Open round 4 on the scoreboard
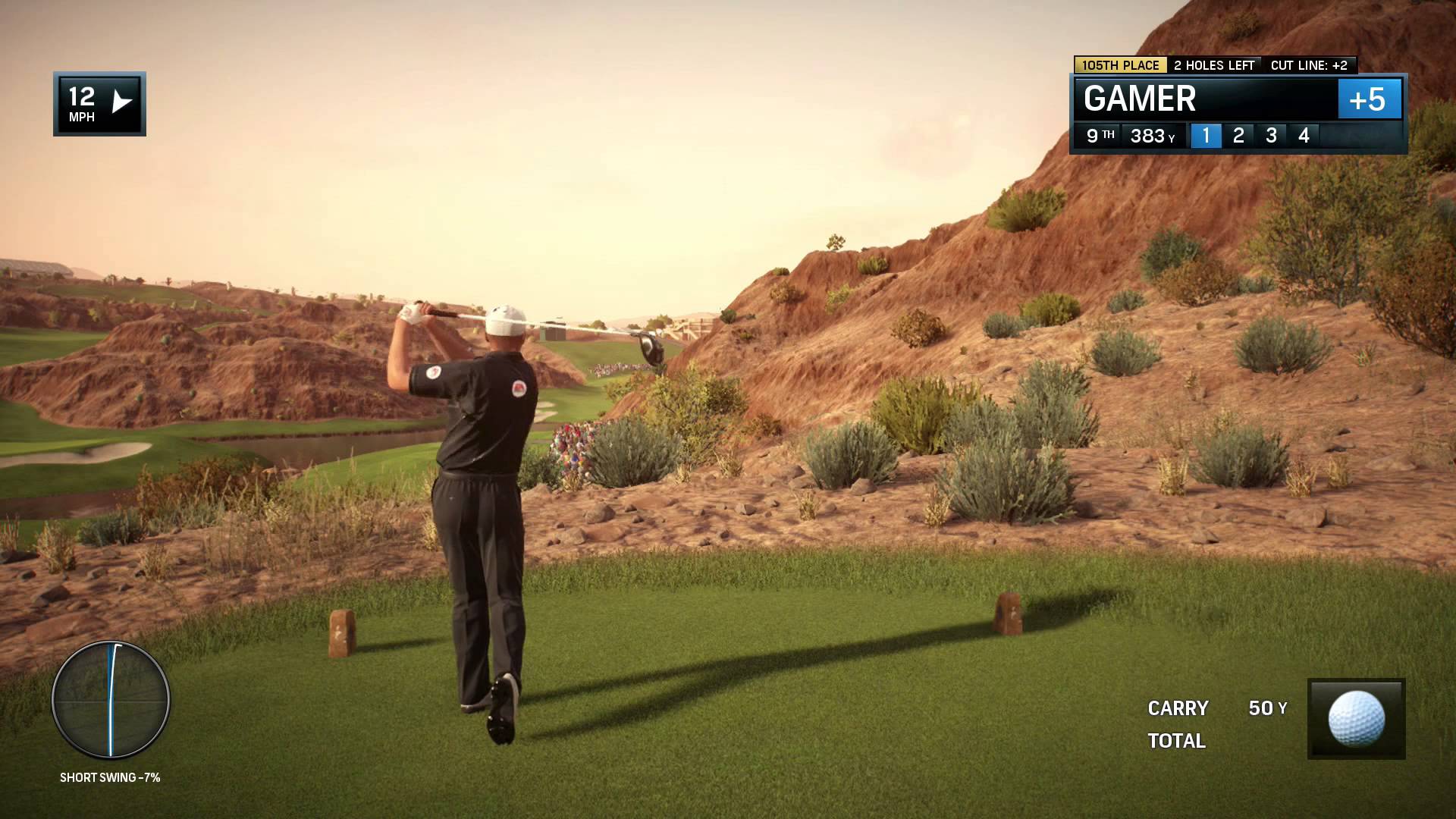 pyautogui.click(x=1304, y=136)
